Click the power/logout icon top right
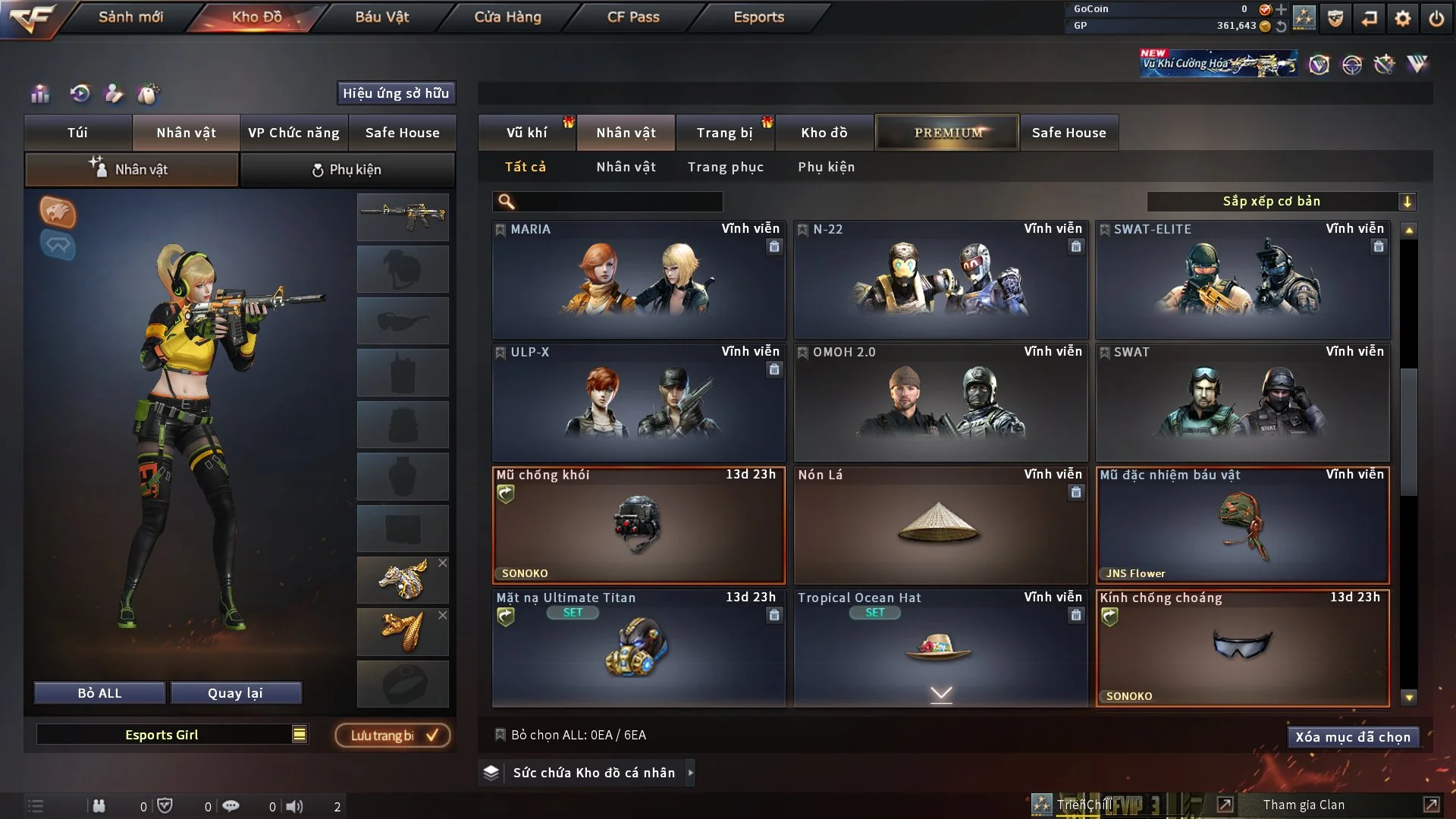Screen dimensions: 1456x819 tap(1436, 18)
